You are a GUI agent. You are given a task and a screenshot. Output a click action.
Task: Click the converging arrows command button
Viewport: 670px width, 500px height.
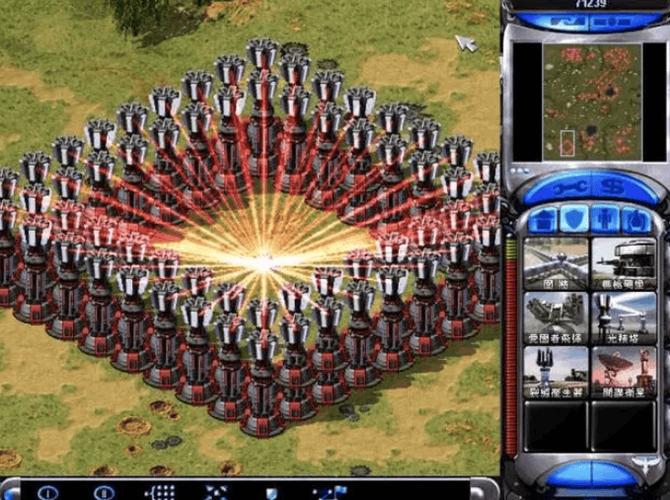tap(216, 492)
